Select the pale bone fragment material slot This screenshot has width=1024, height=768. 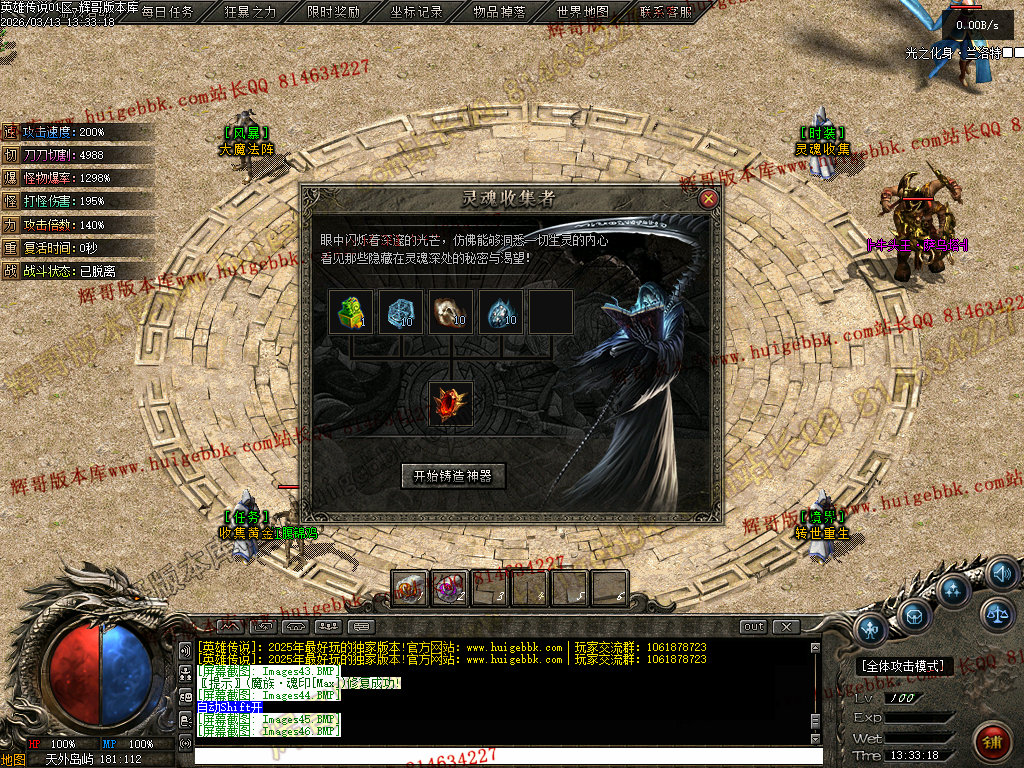point(451,312)
